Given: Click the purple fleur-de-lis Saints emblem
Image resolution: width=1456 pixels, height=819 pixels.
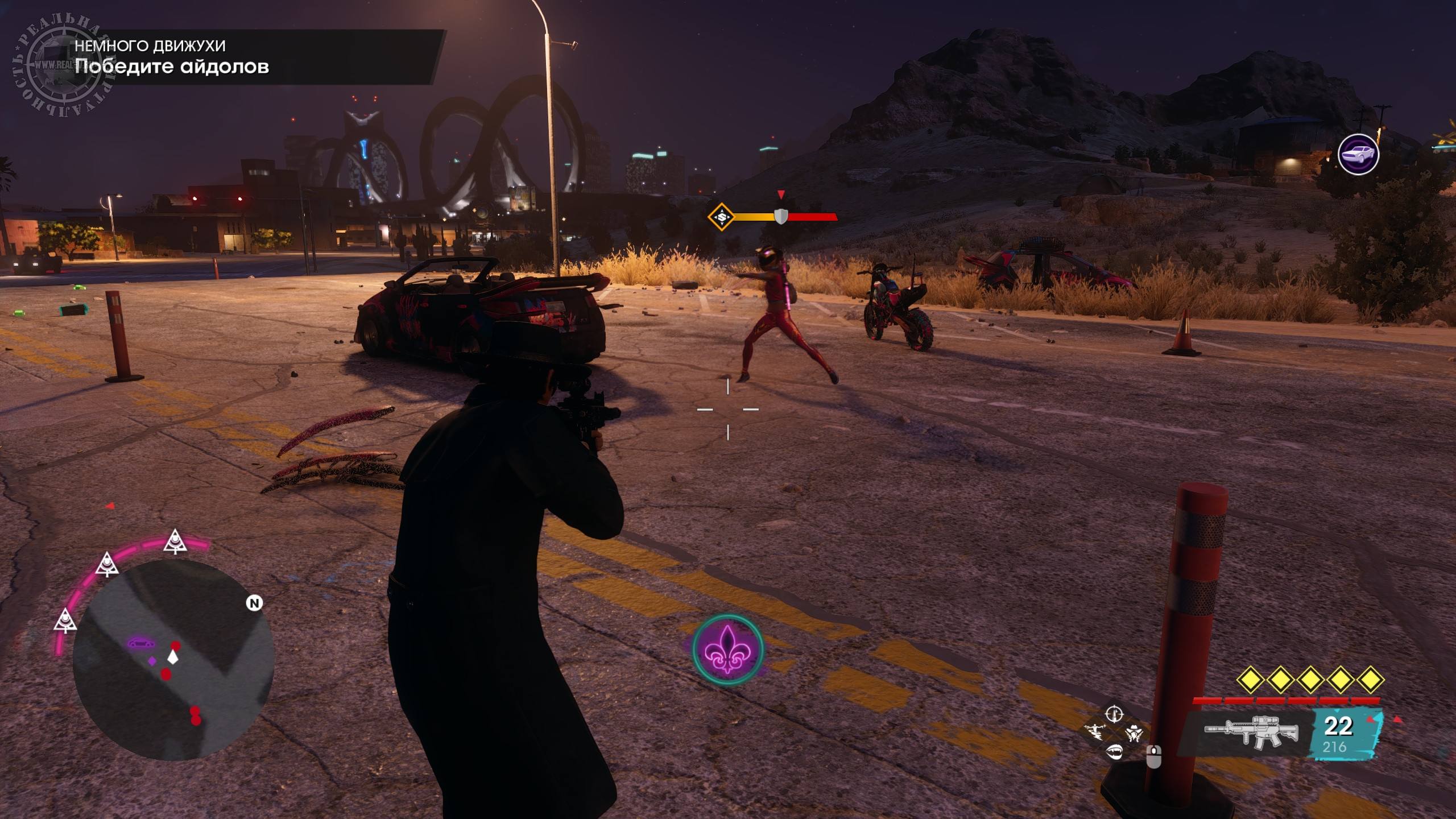Looking at the screenshot, I should point(727,651).
